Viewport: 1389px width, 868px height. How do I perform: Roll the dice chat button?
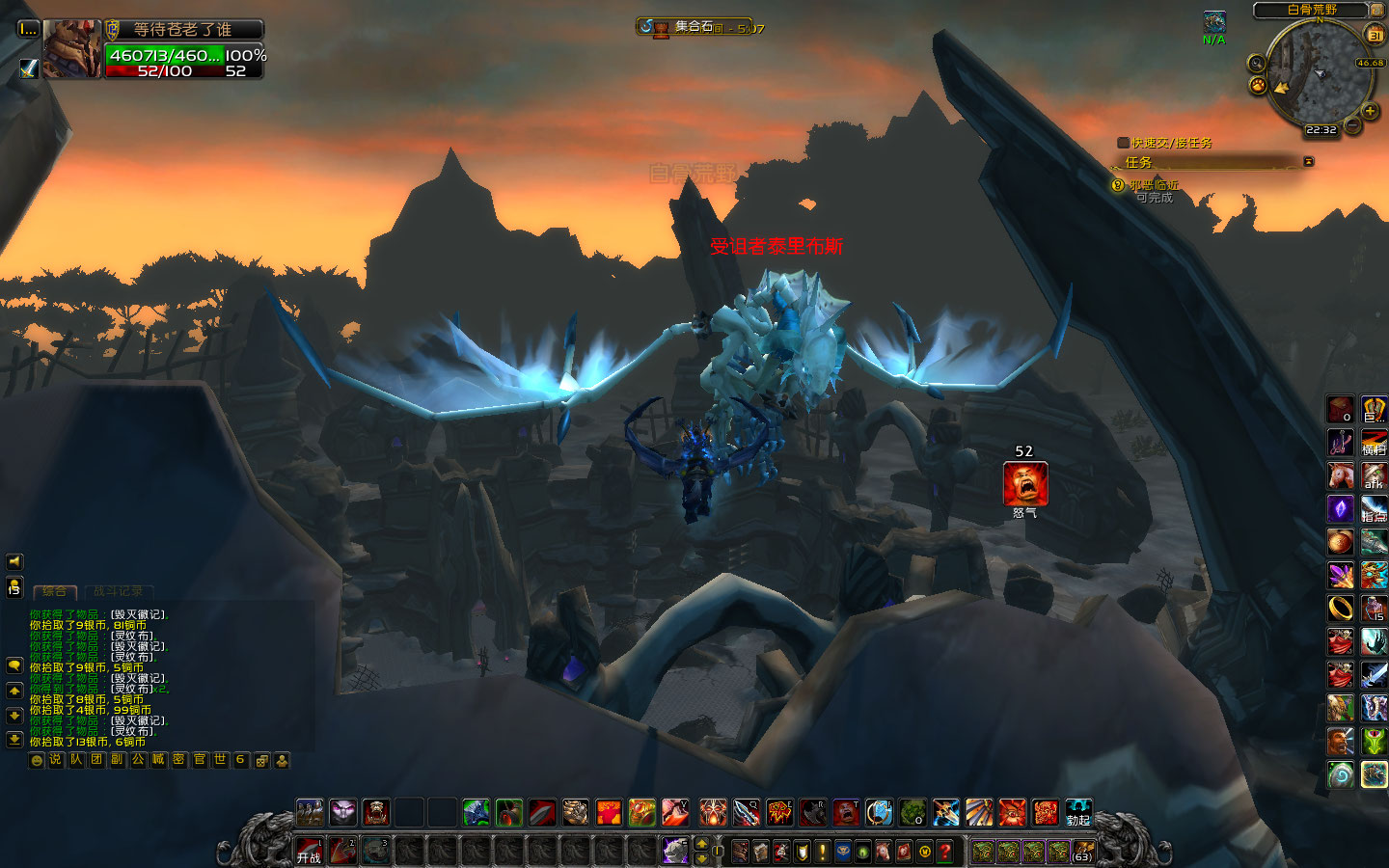[x=261, y=760]
